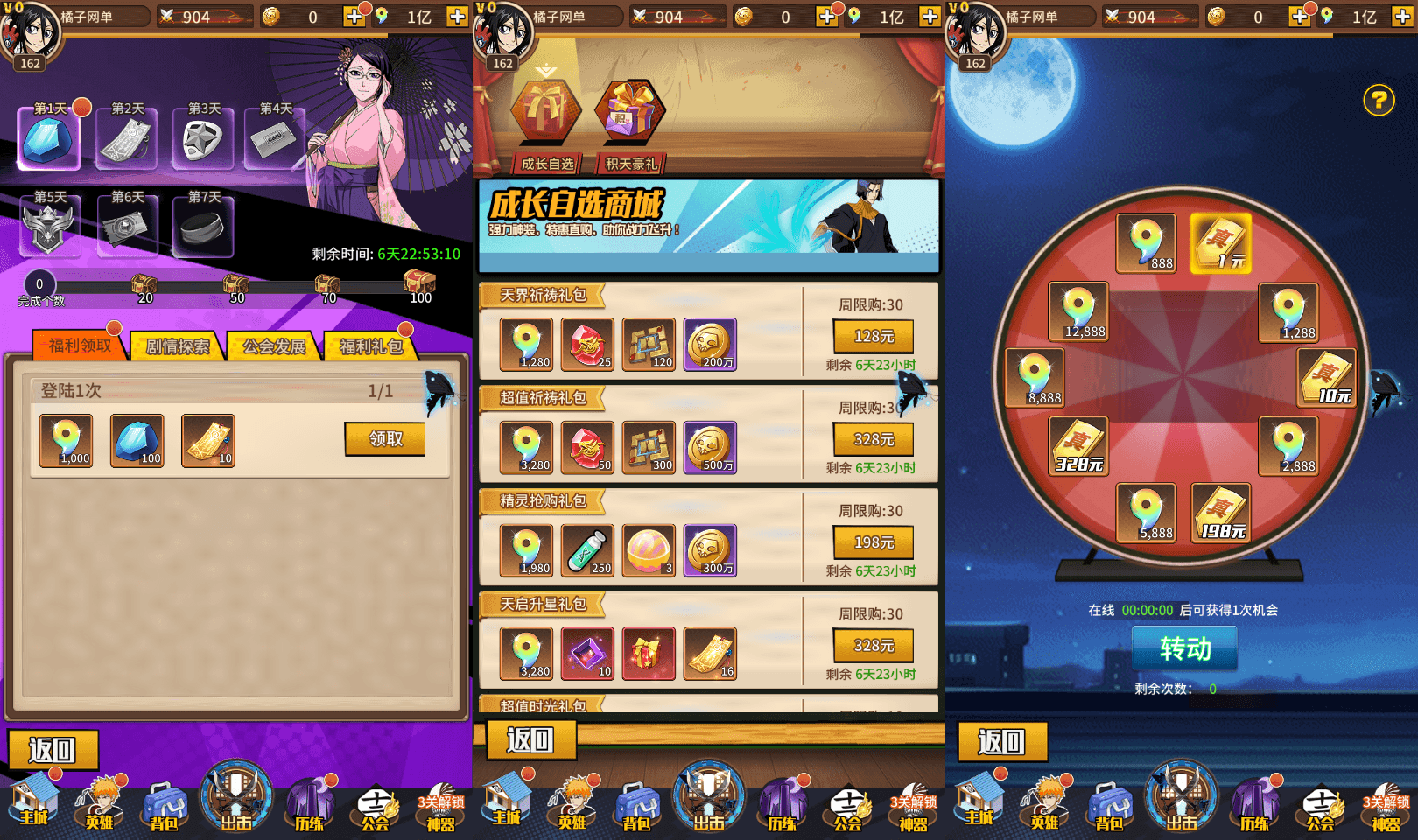Switch to the 剧情探索 tab
This screenshot has height=840, width=1418.
point(178,346)
